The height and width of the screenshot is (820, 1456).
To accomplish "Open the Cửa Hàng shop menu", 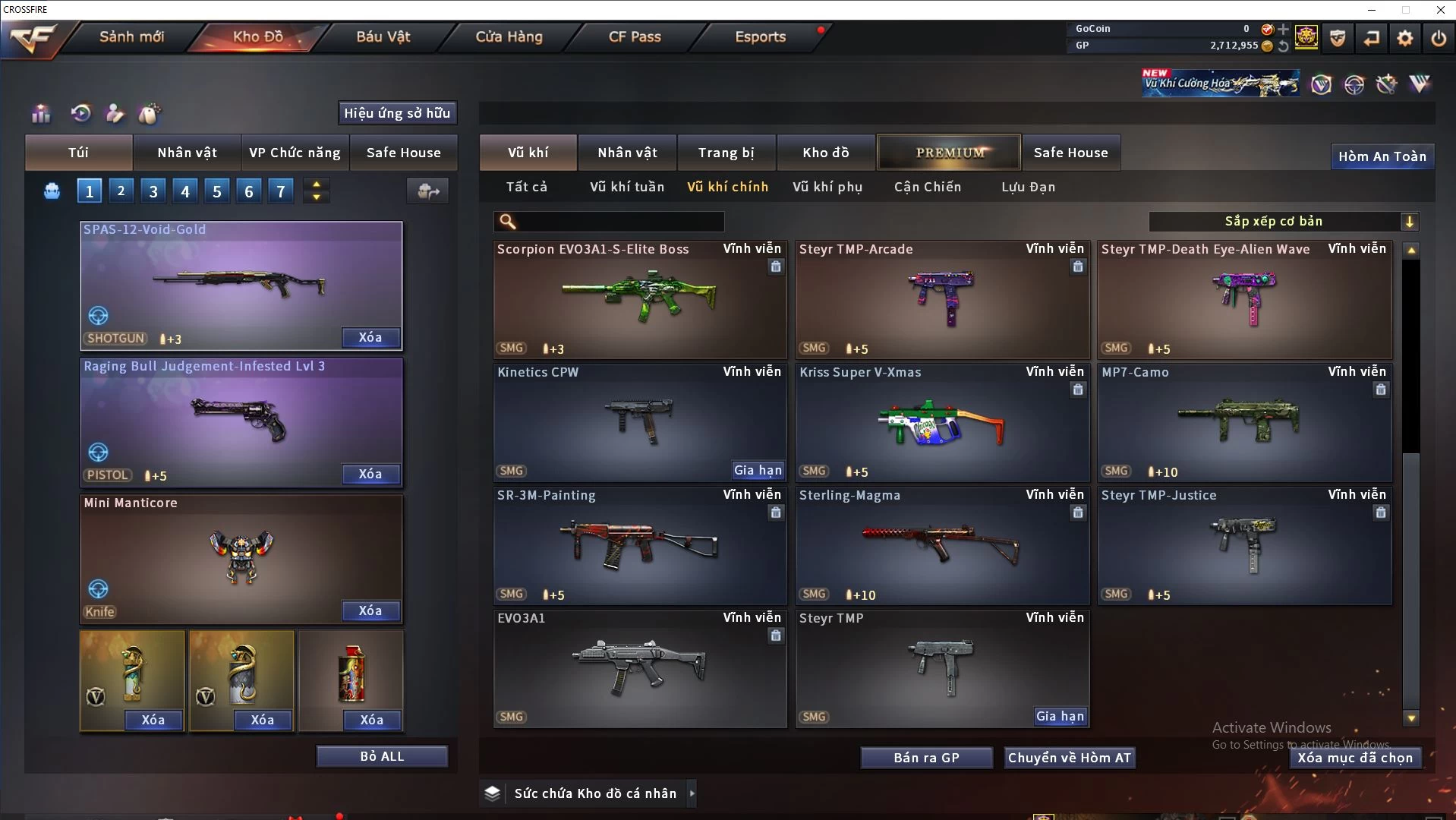I will click(x=509, y=36).
